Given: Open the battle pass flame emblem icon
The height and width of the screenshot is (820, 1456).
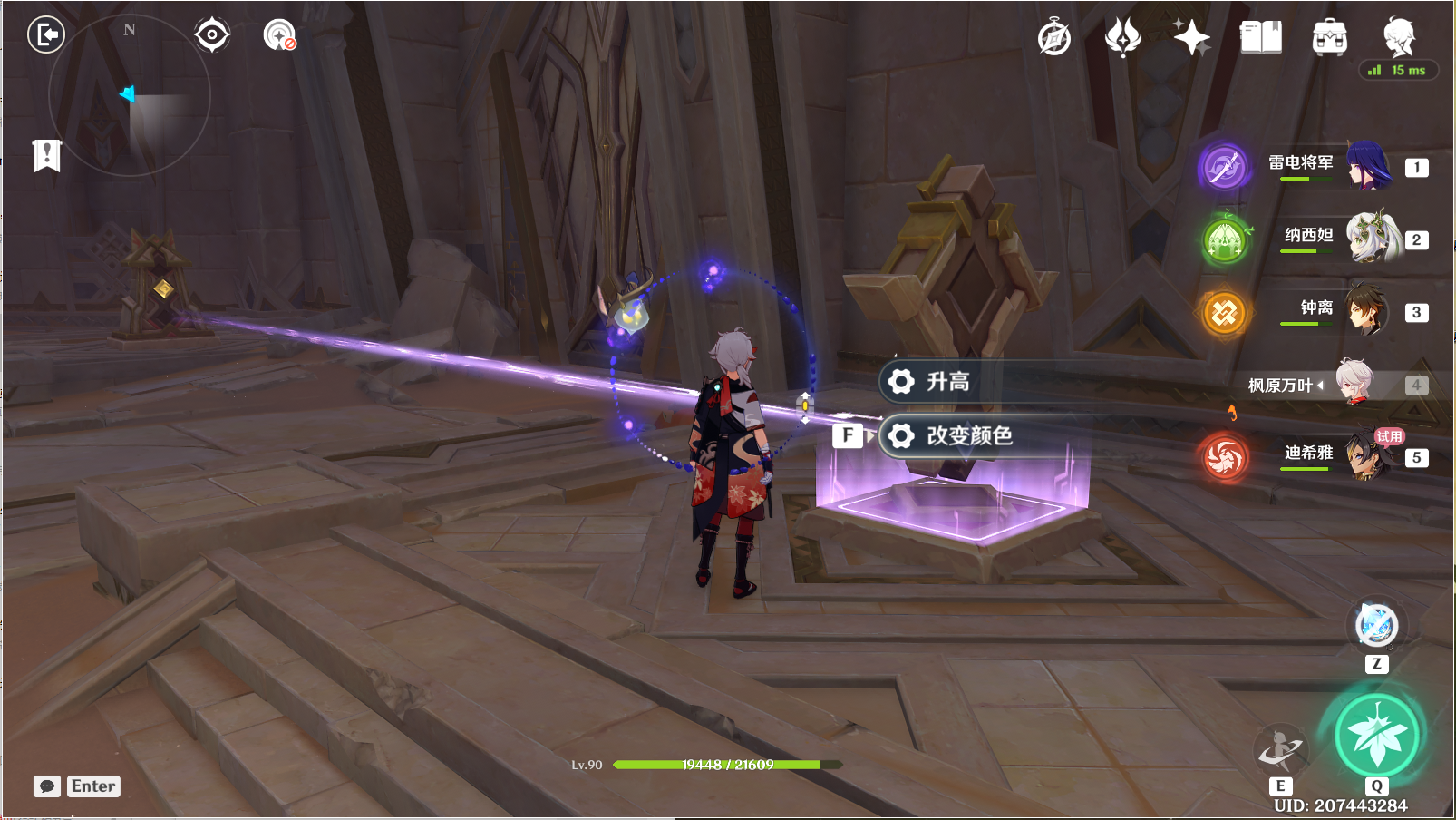Looking at the screenshot, I should tap(1123, 38).
